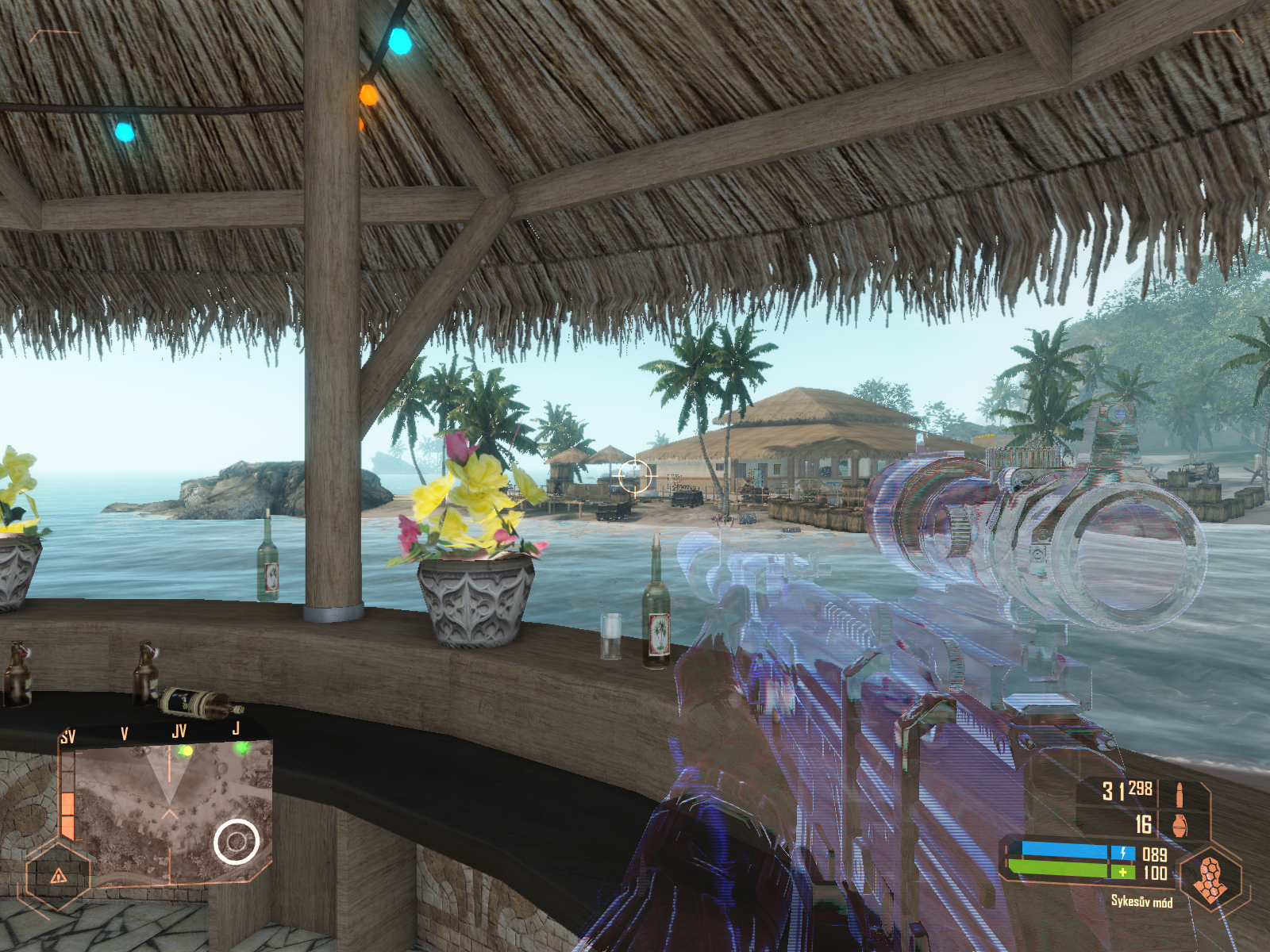Click the warning triangle hexagon icon

pos(58,876)
